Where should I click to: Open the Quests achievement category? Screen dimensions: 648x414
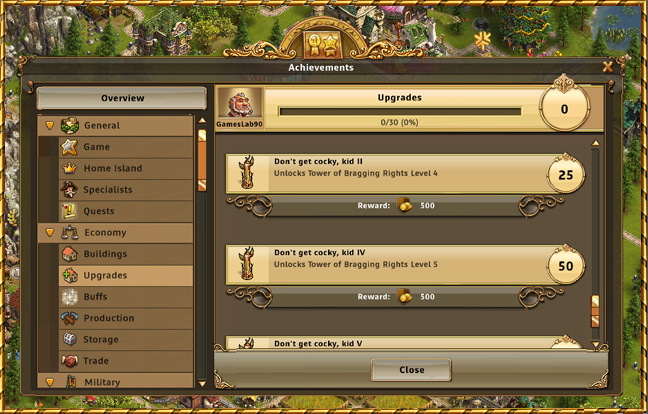tap(99, 211)
